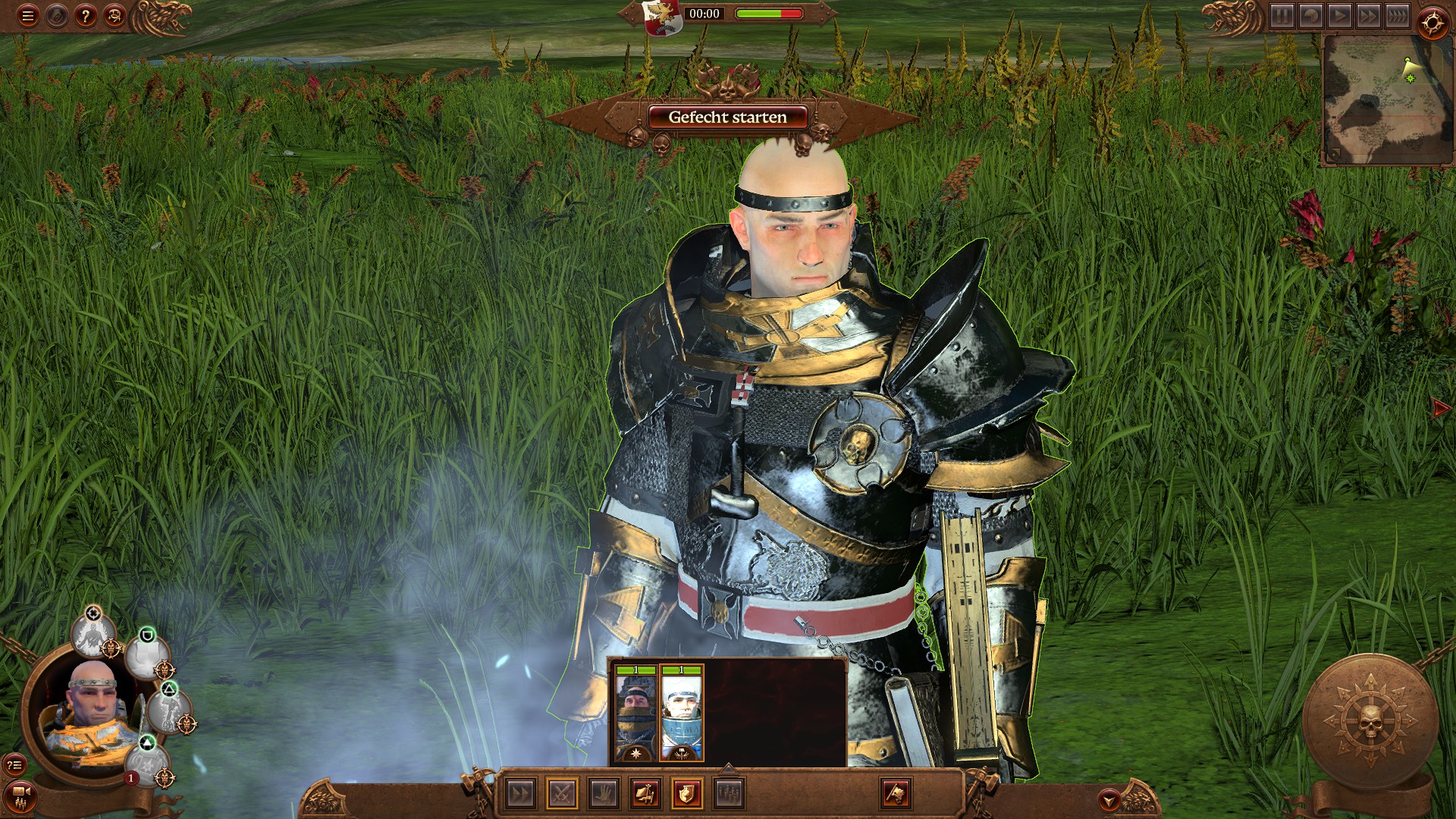Click the unit banners icon right of the toolbar
Viewport: 1456px width, 819px height.
896,794
